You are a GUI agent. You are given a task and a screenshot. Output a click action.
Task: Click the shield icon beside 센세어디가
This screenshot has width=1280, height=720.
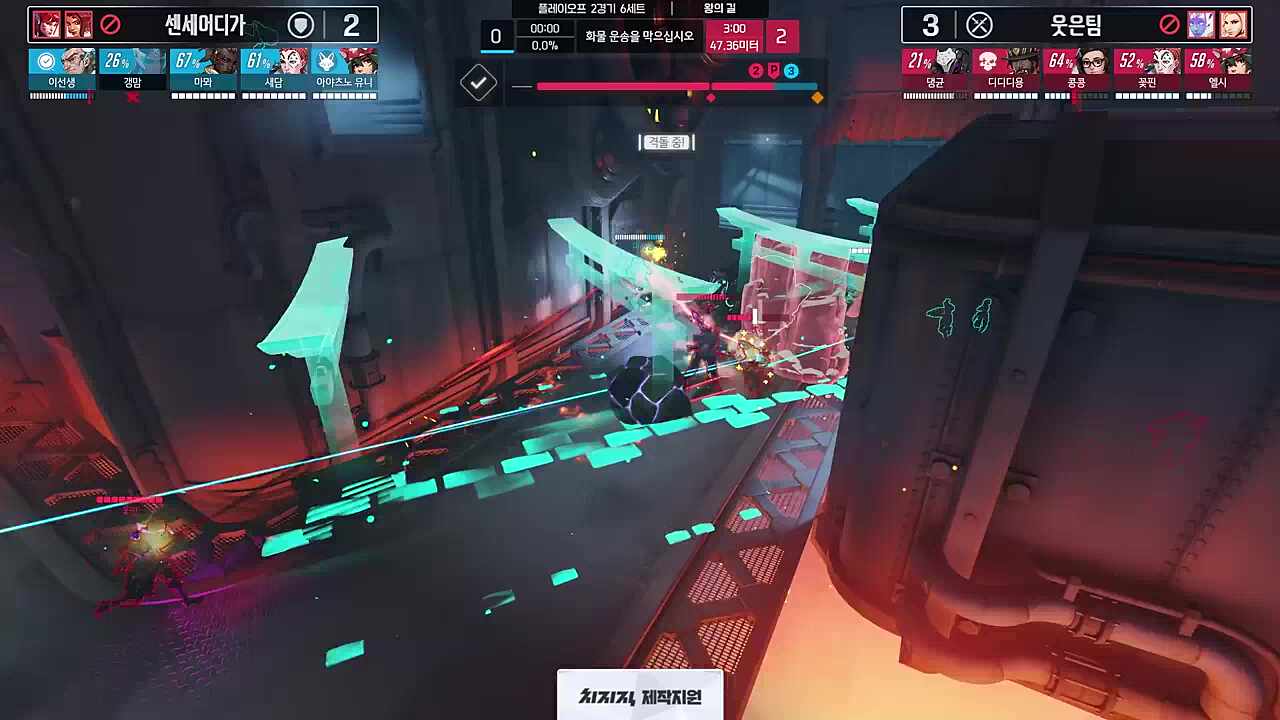click(x=300, y=25)
